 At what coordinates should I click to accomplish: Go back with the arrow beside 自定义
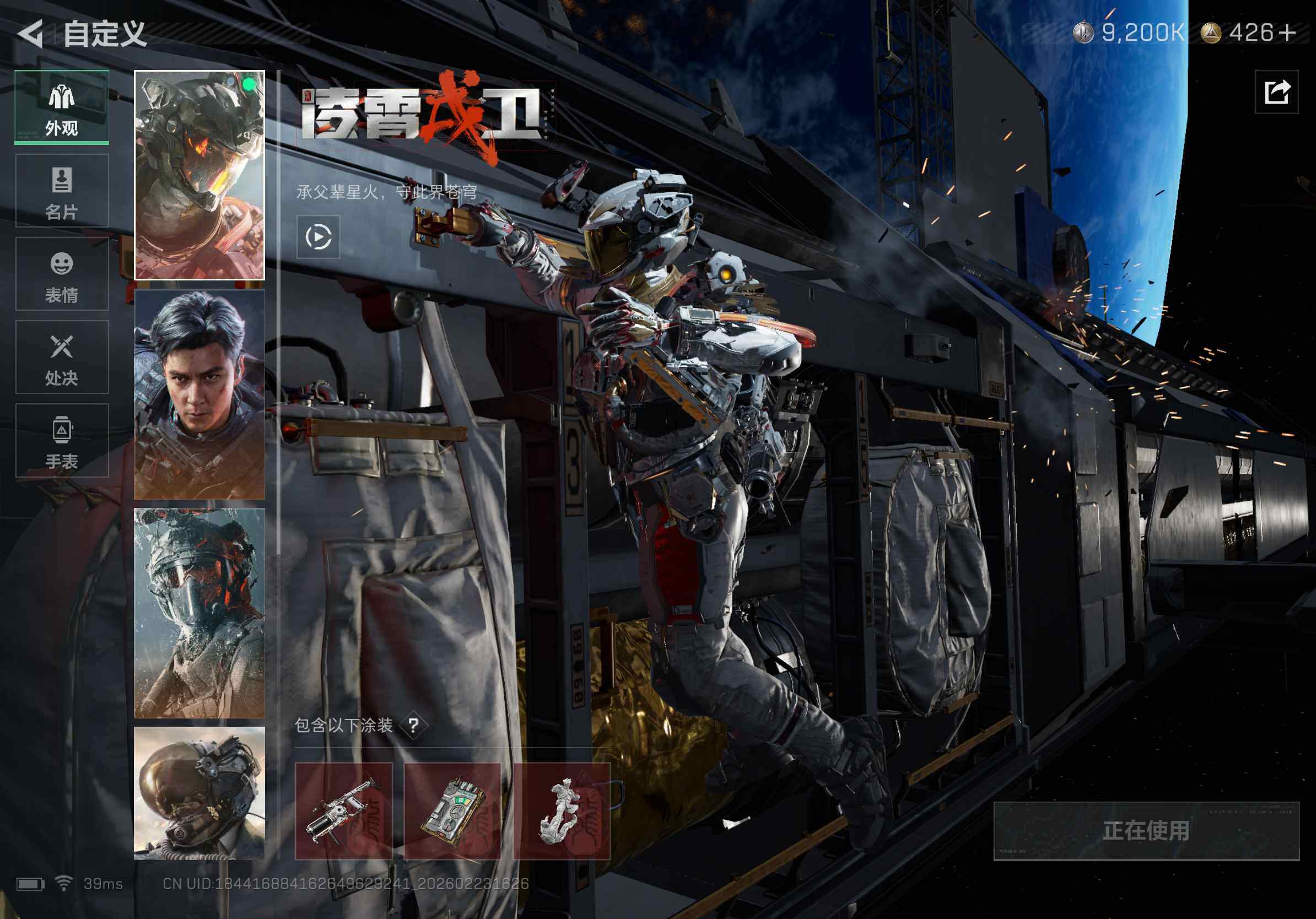point(31,33)
